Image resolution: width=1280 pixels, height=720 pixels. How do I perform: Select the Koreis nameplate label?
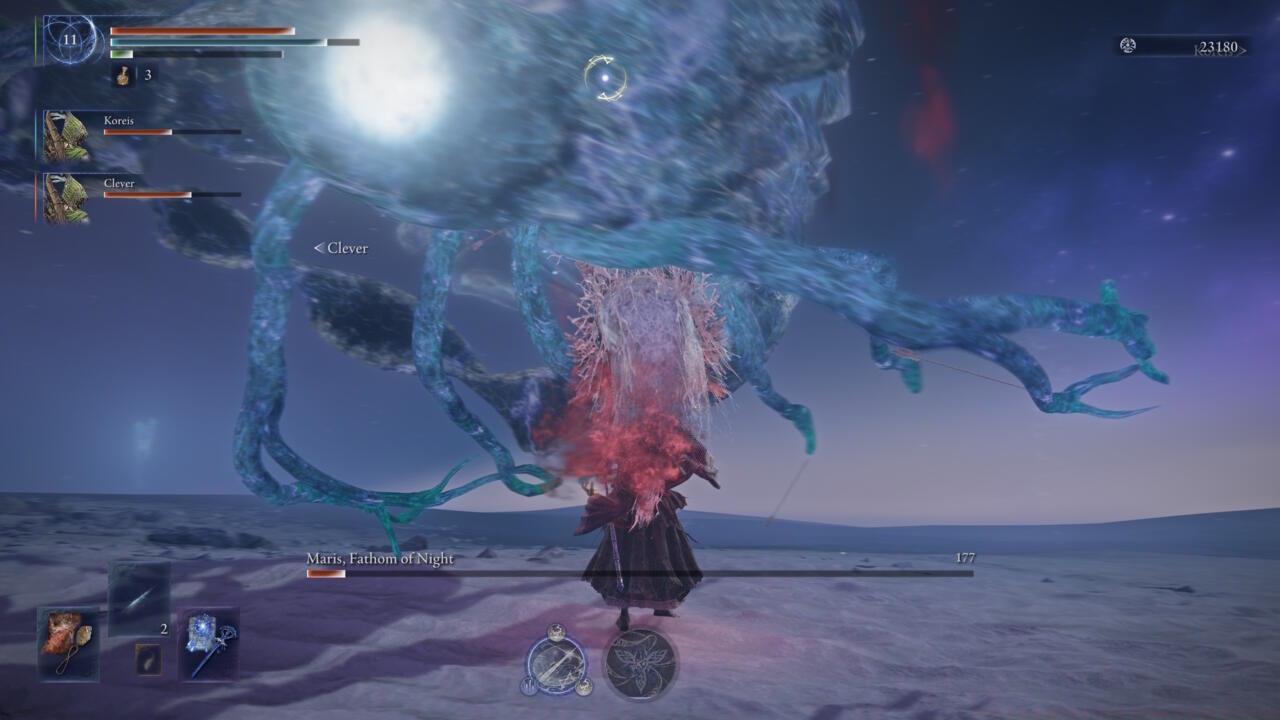[121, 120]
